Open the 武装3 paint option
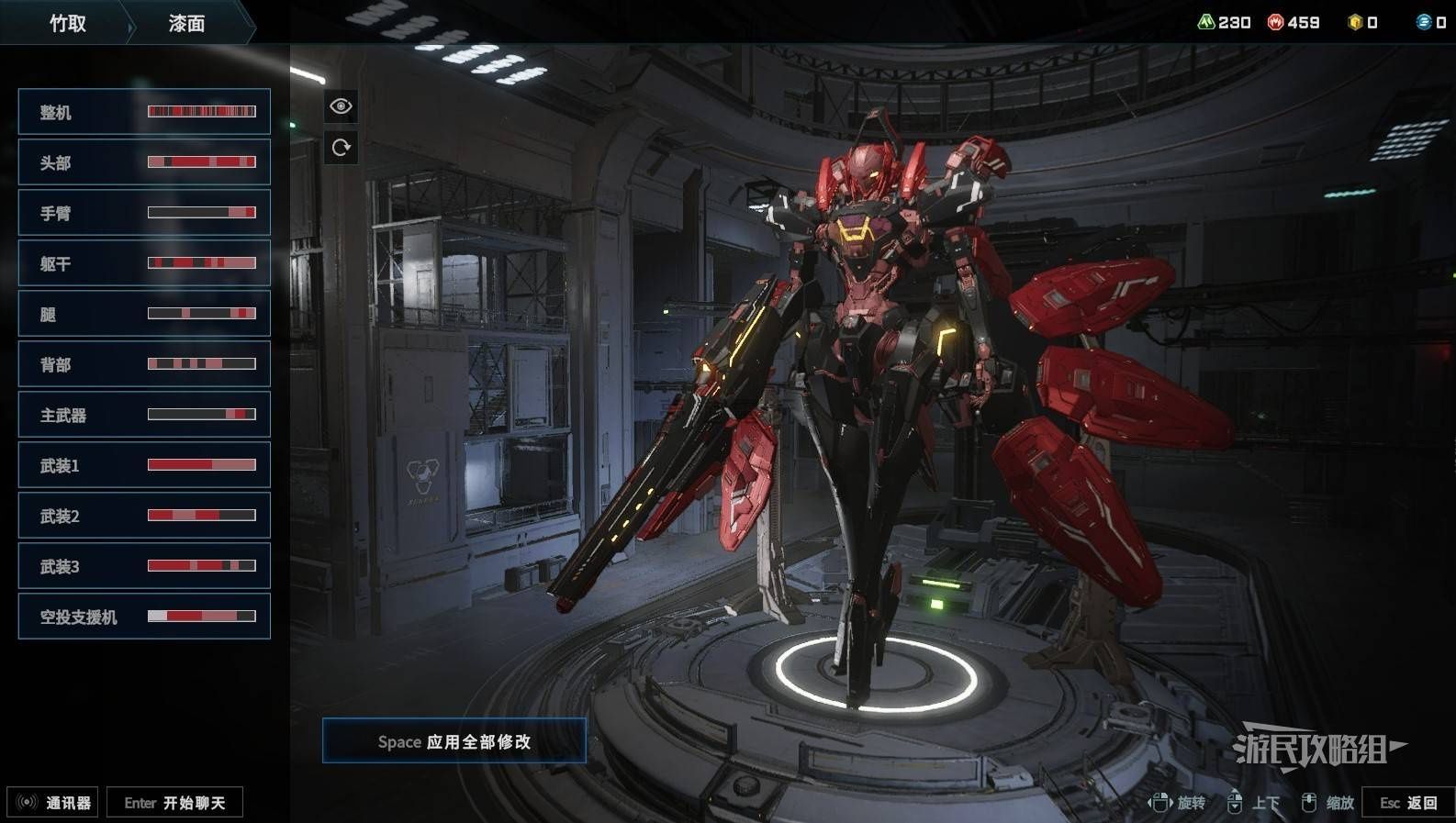 pos(144,566)
